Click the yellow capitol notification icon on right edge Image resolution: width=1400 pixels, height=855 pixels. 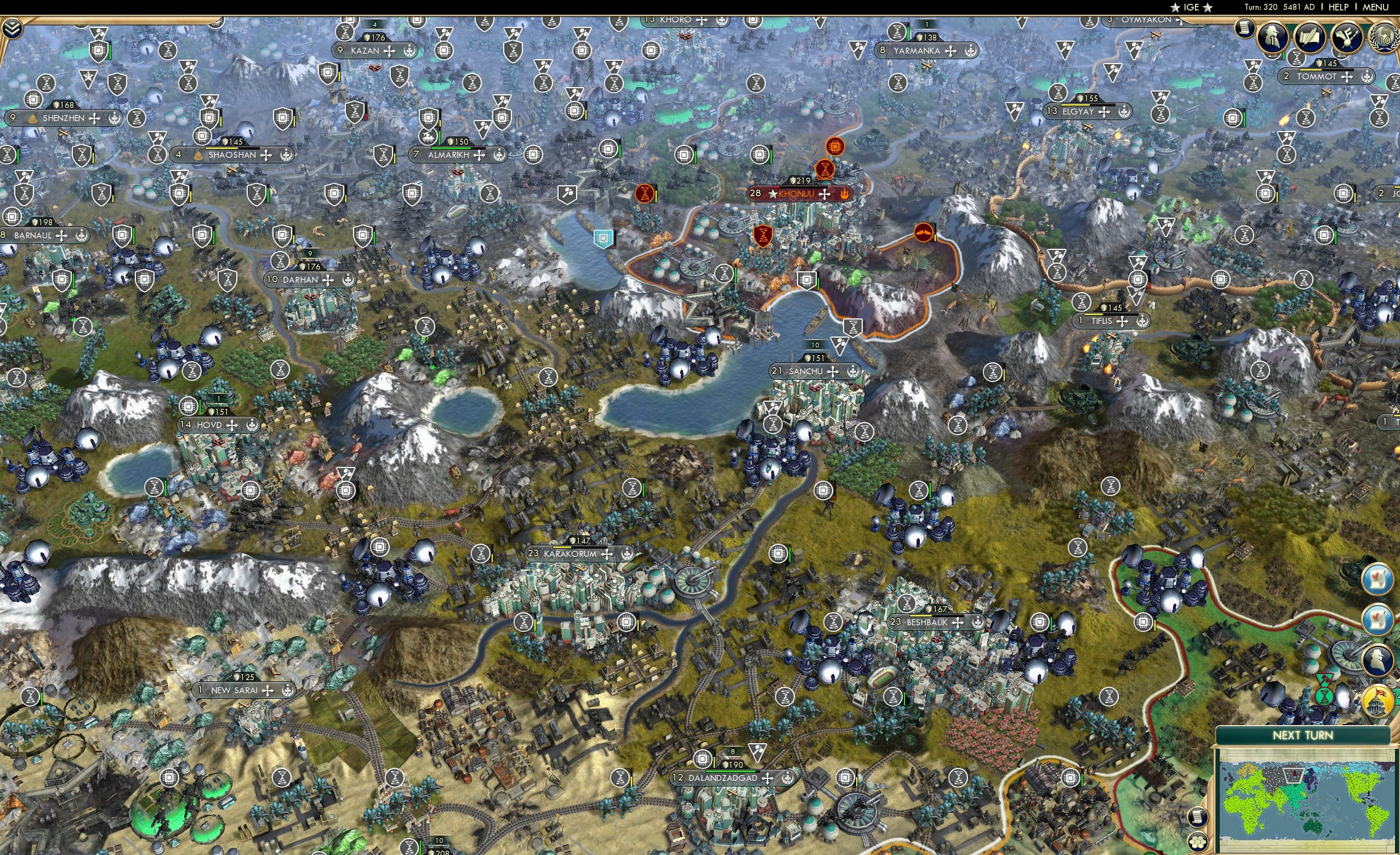tap(1377, 700)
